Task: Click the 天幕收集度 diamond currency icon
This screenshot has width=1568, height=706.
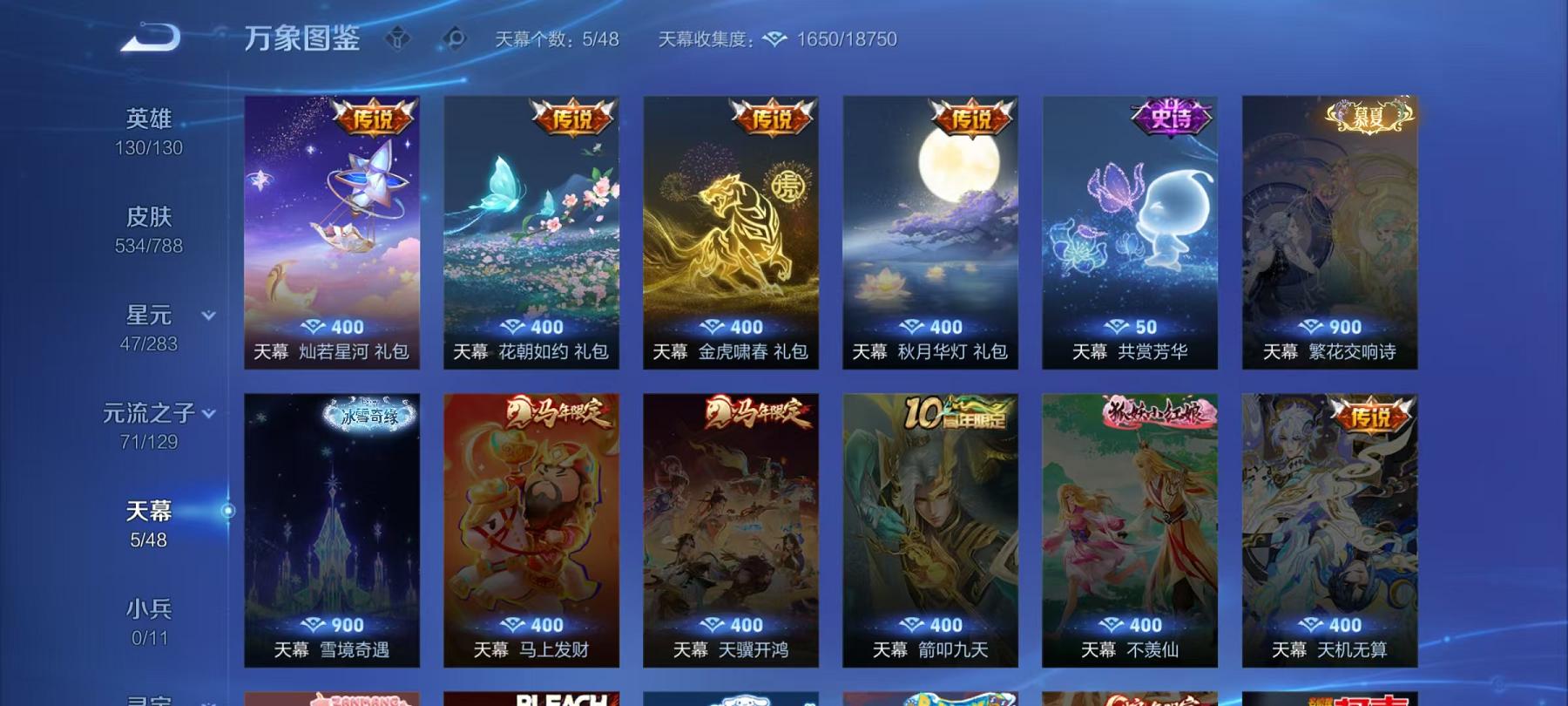Action: (x=770, y=39)
